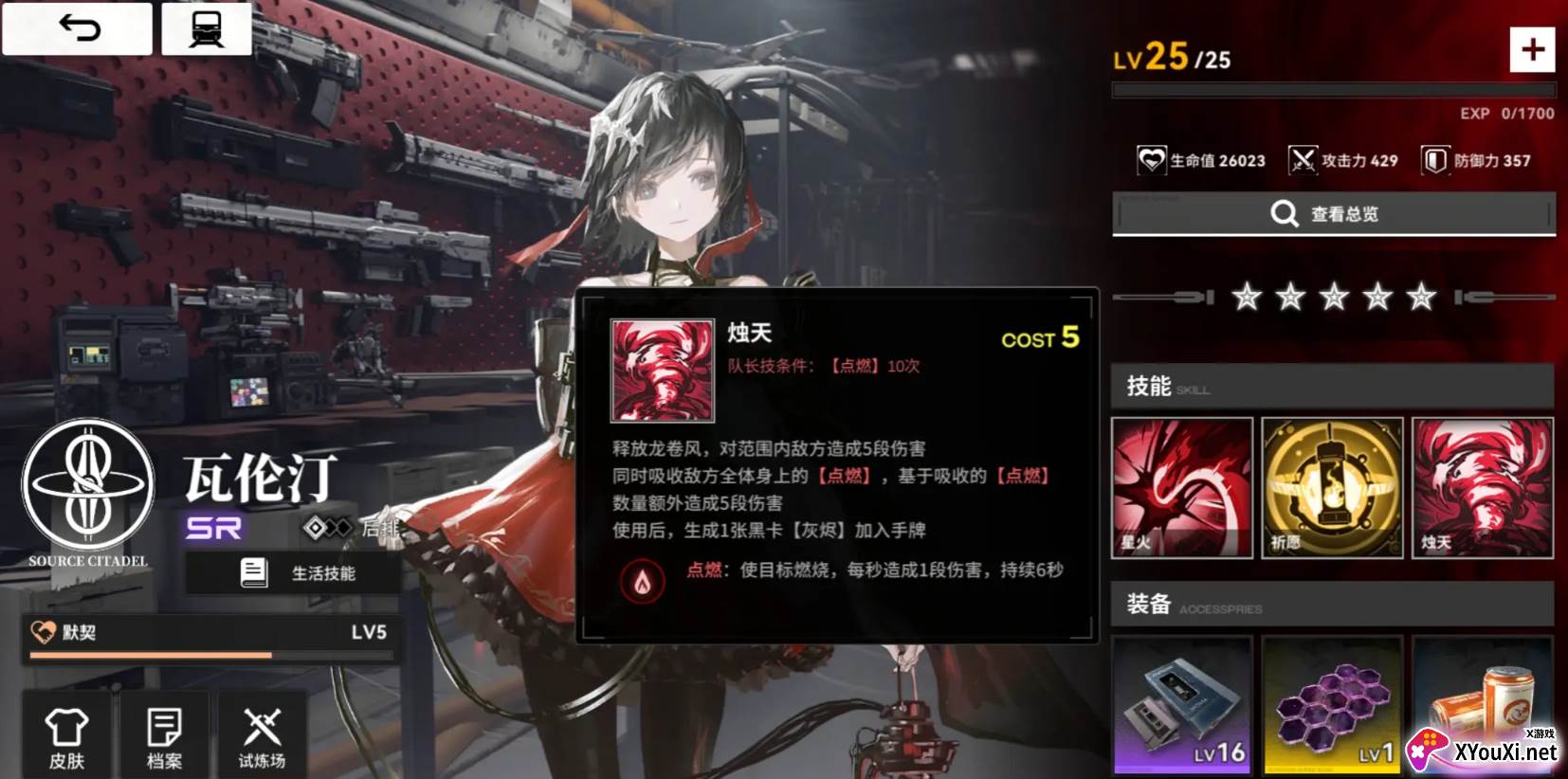This screenshot has width=1568, height=779.
Task: Open the 皮肤 skin menu
Action: pyautogui.click(x=67, y=737)
